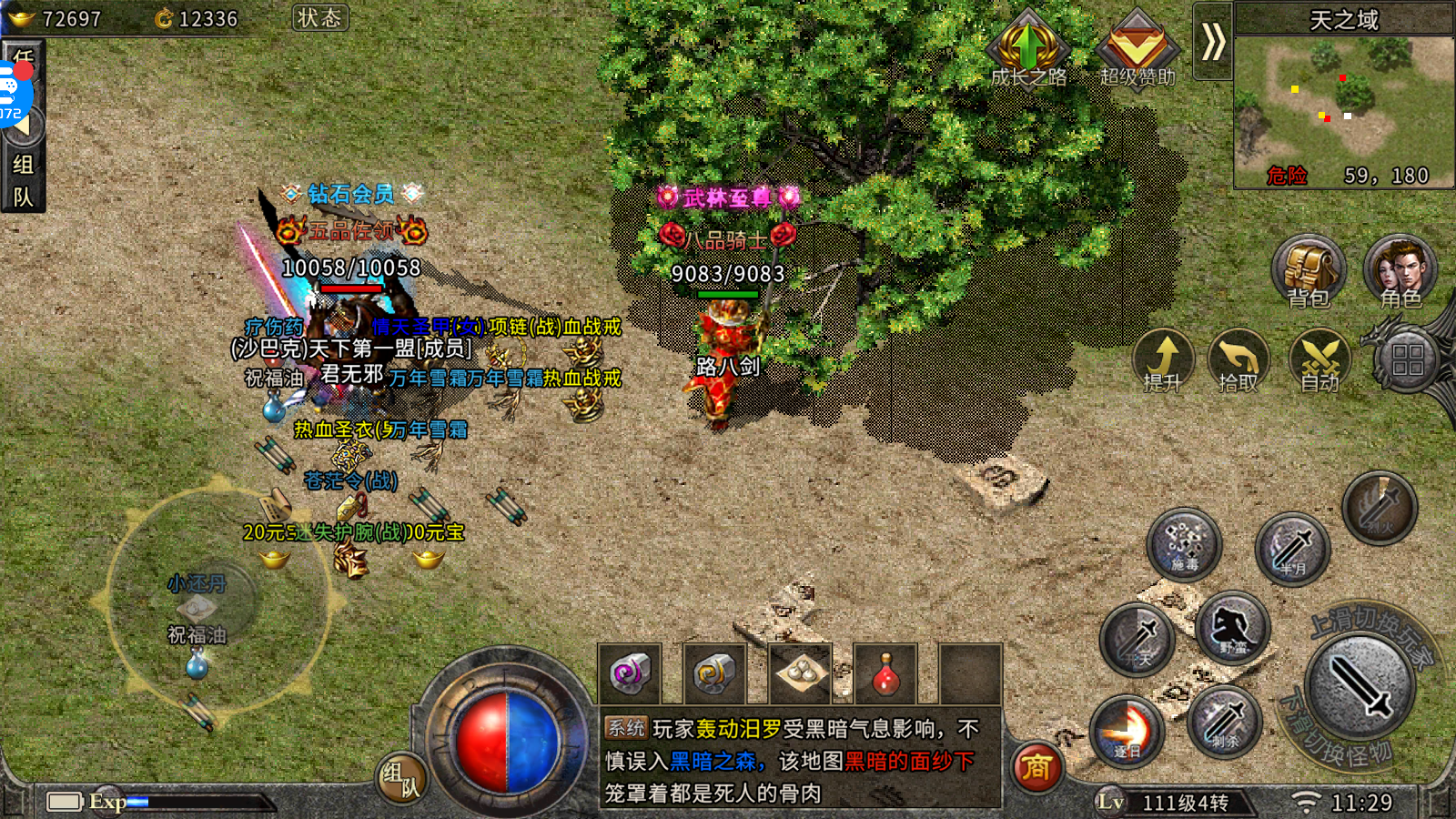Screen dimensions: 1456x819
Task: Activate the 野蛮 charge skill
Action: (x=1233, y=628)
